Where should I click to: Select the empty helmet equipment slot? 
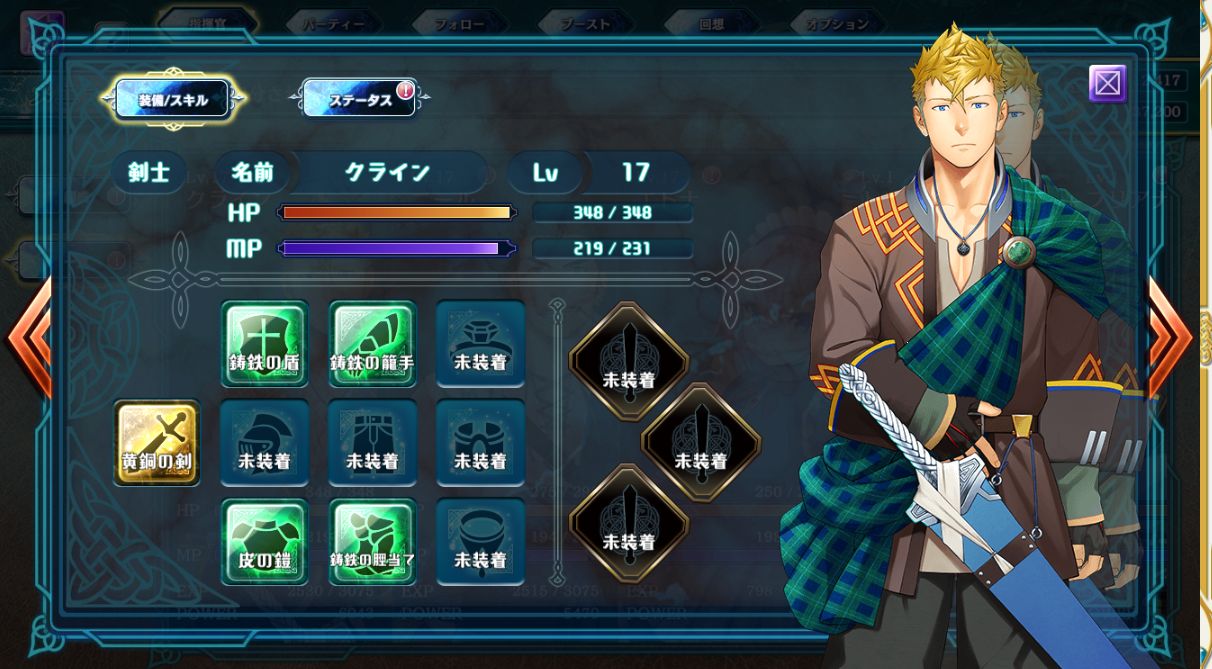264,442
